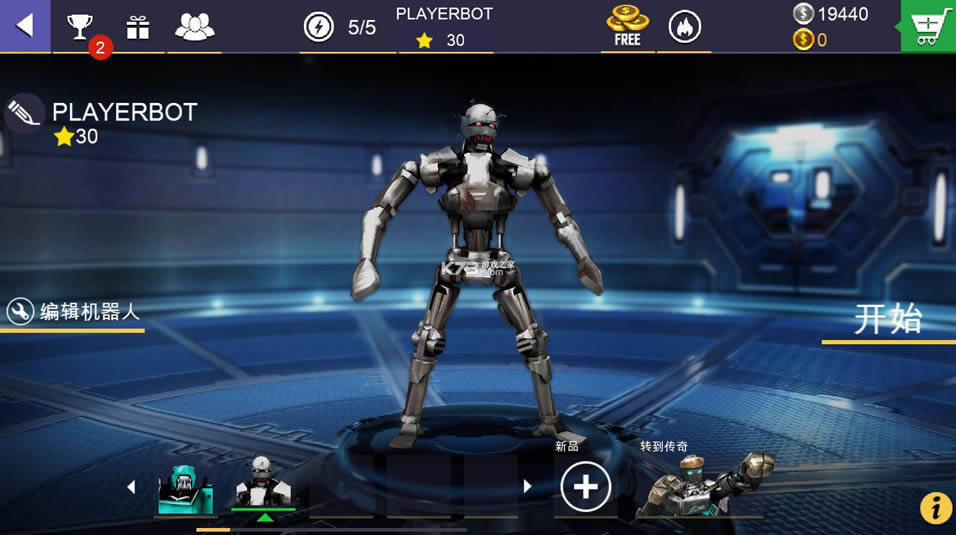This screenshot has height=535, width=956.
Task: Go back with the white arrow button
Action: click(x=25, y=26)
